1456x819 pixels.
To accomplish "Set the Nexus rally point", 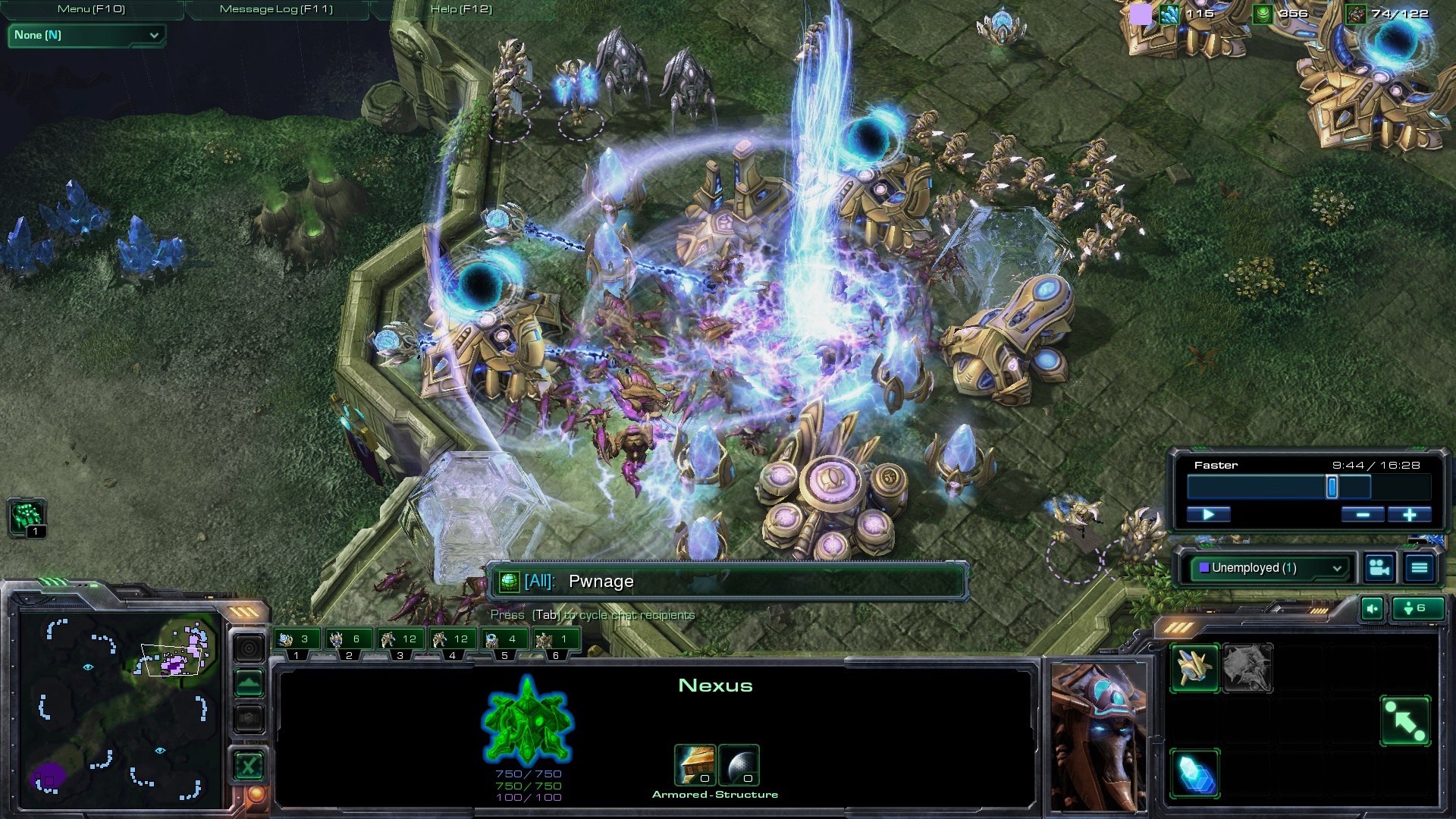I will pos(1405,720).
